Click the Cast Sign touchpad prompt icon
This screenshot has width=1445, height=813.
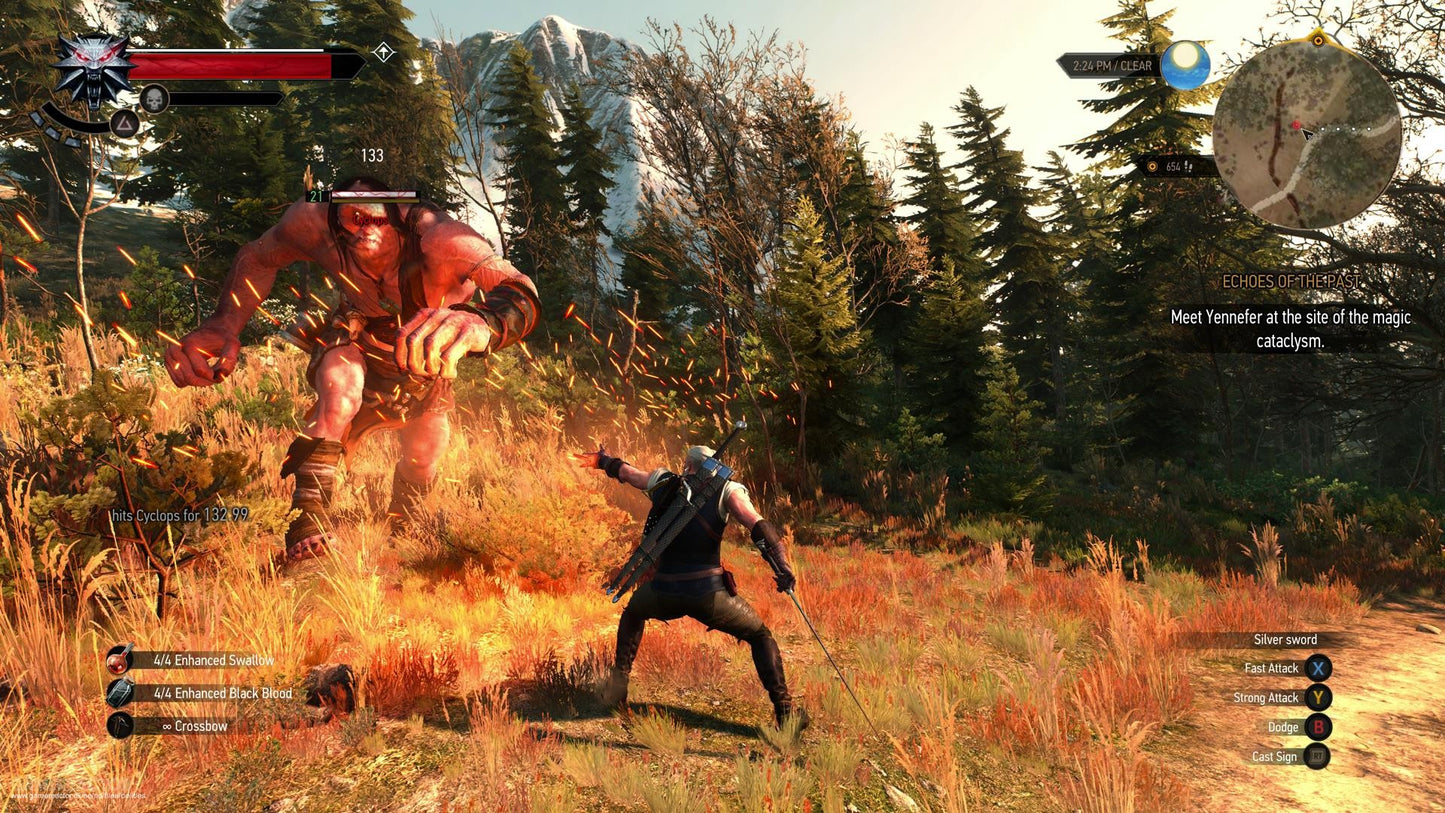point(1318,757)
